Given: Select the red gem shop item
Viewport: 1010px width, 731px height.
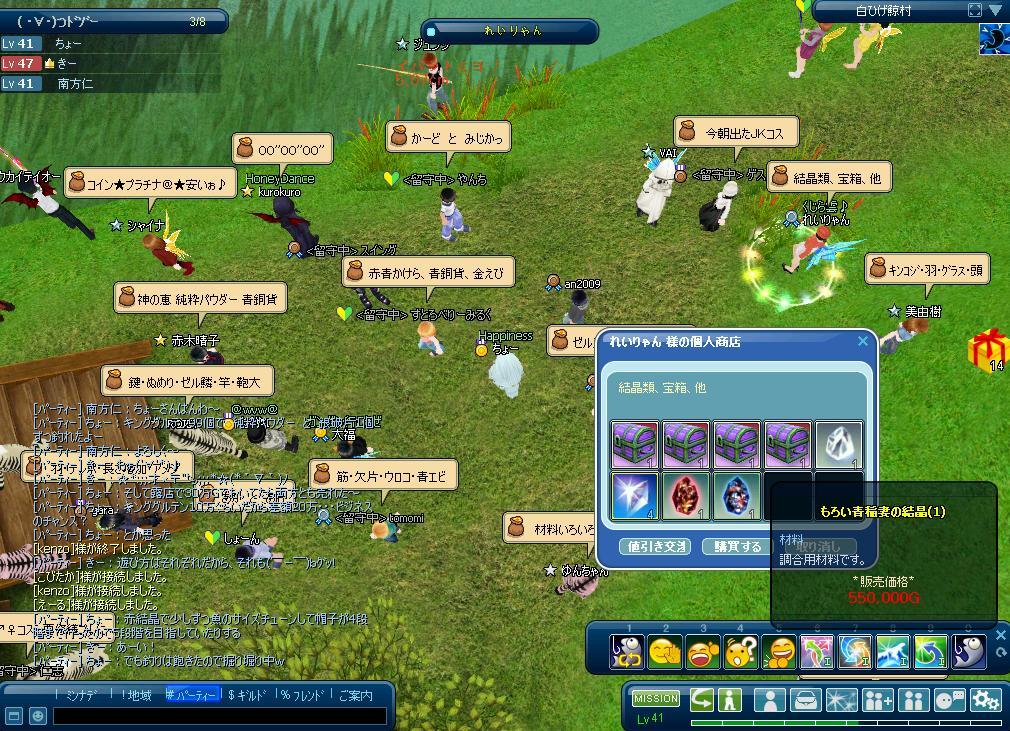Looking at the screenshot, I should click(685, 497).
